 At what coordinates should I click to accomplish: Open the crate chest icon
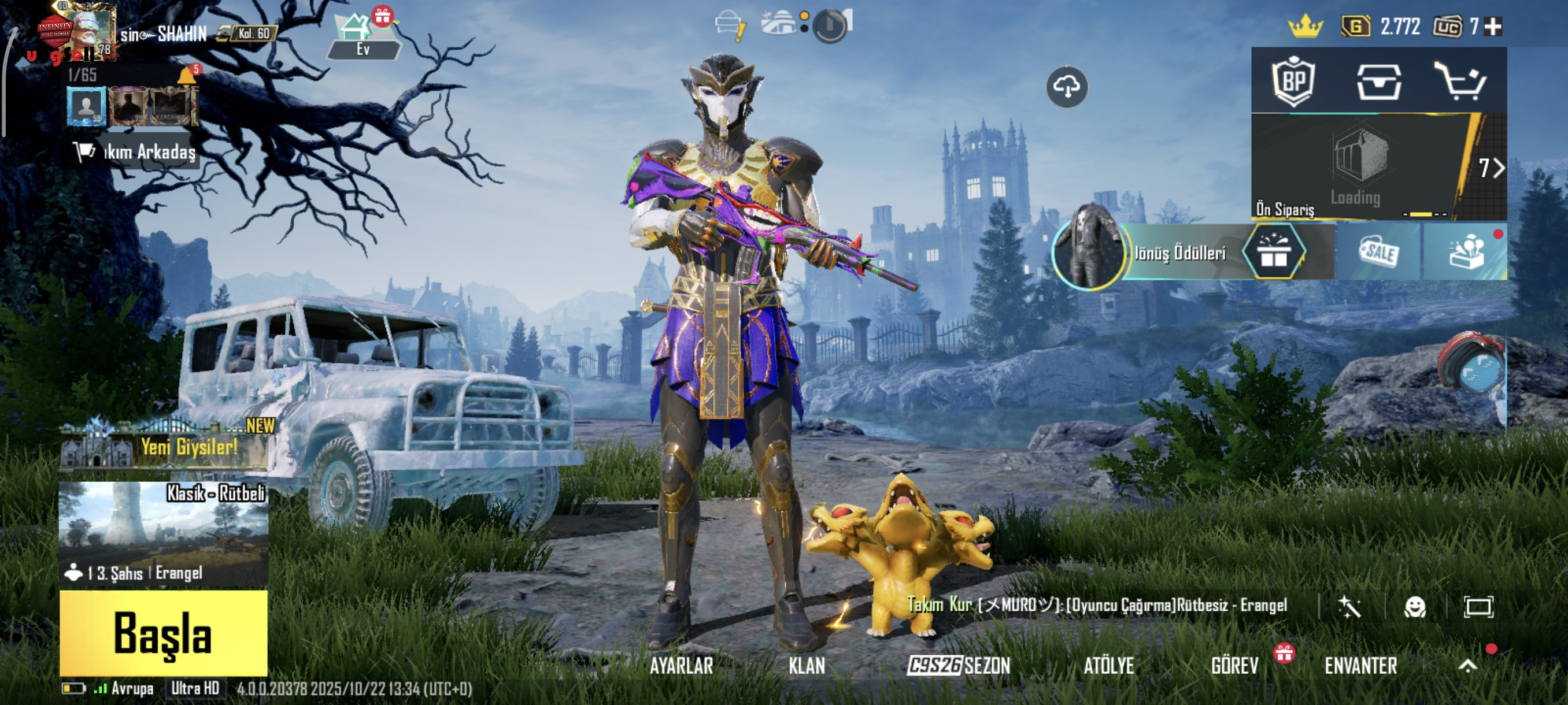point(1379,81)
